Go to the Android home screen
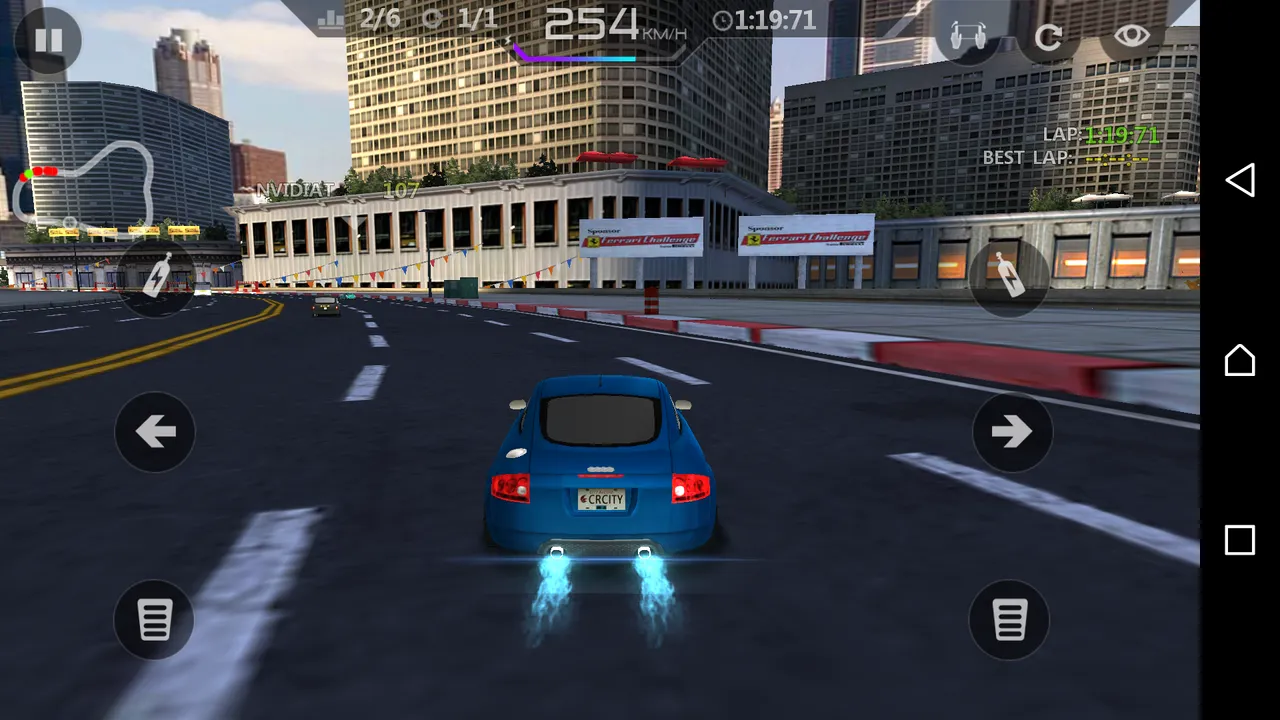The image size is (1280, 720). (x=1240, y=360)
